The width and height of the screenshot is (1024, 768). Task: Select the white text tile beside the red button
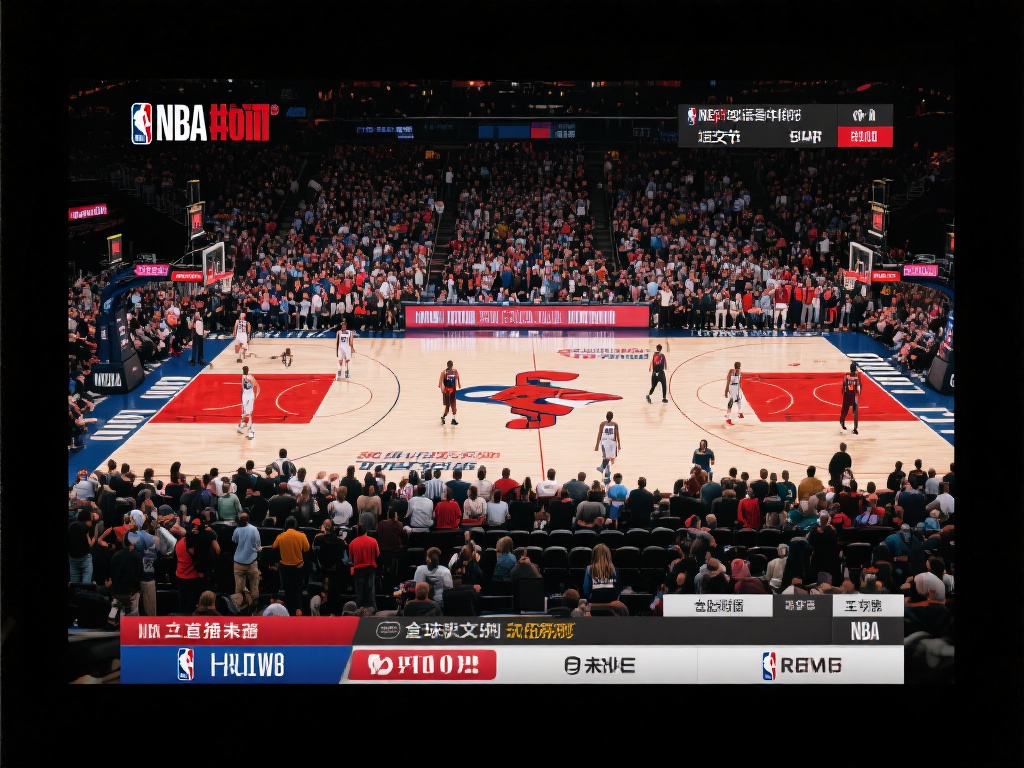[598, 665]
